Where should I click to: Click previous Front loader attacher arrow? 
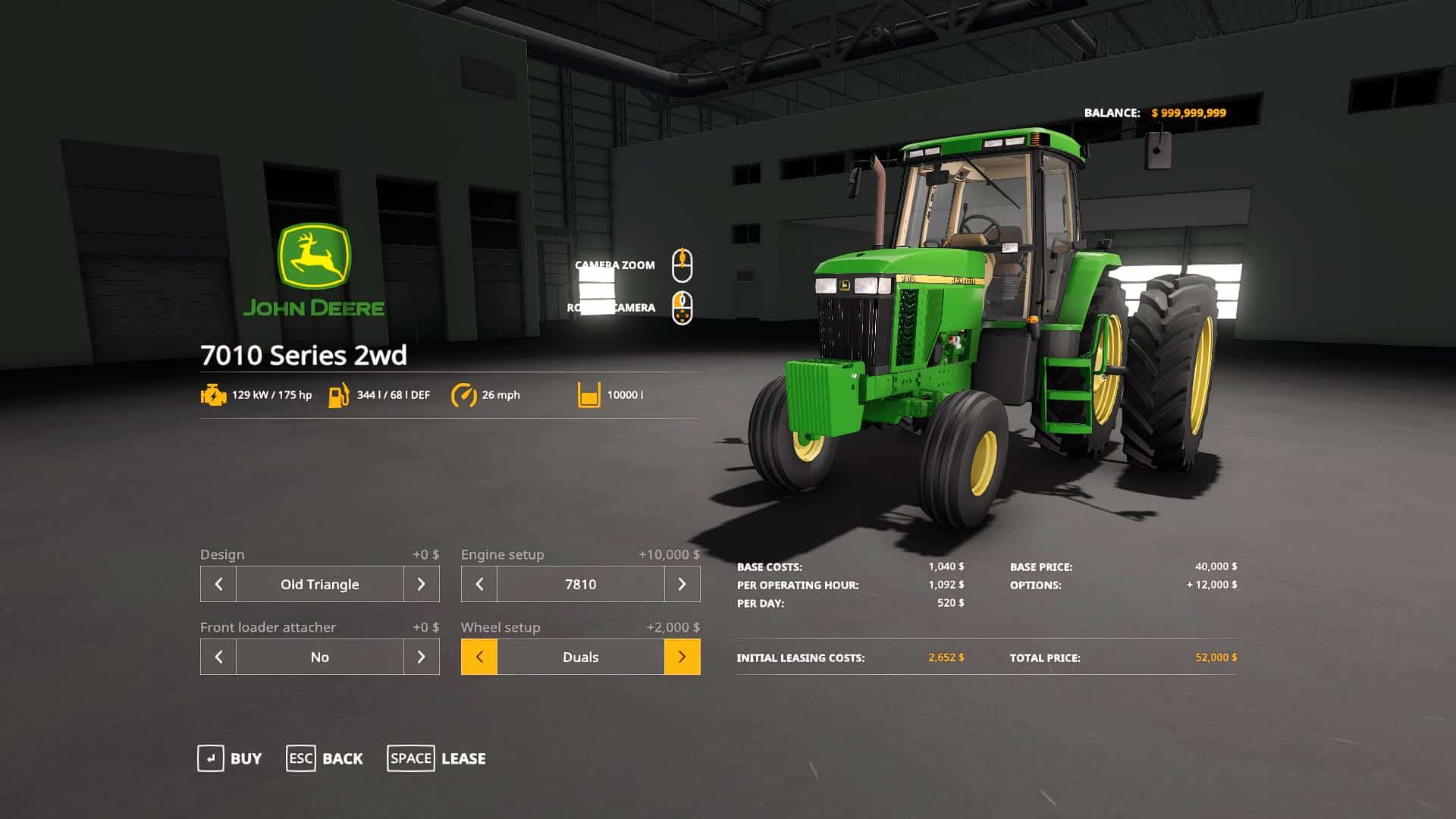pyautogui.click(x=218, y=657)
